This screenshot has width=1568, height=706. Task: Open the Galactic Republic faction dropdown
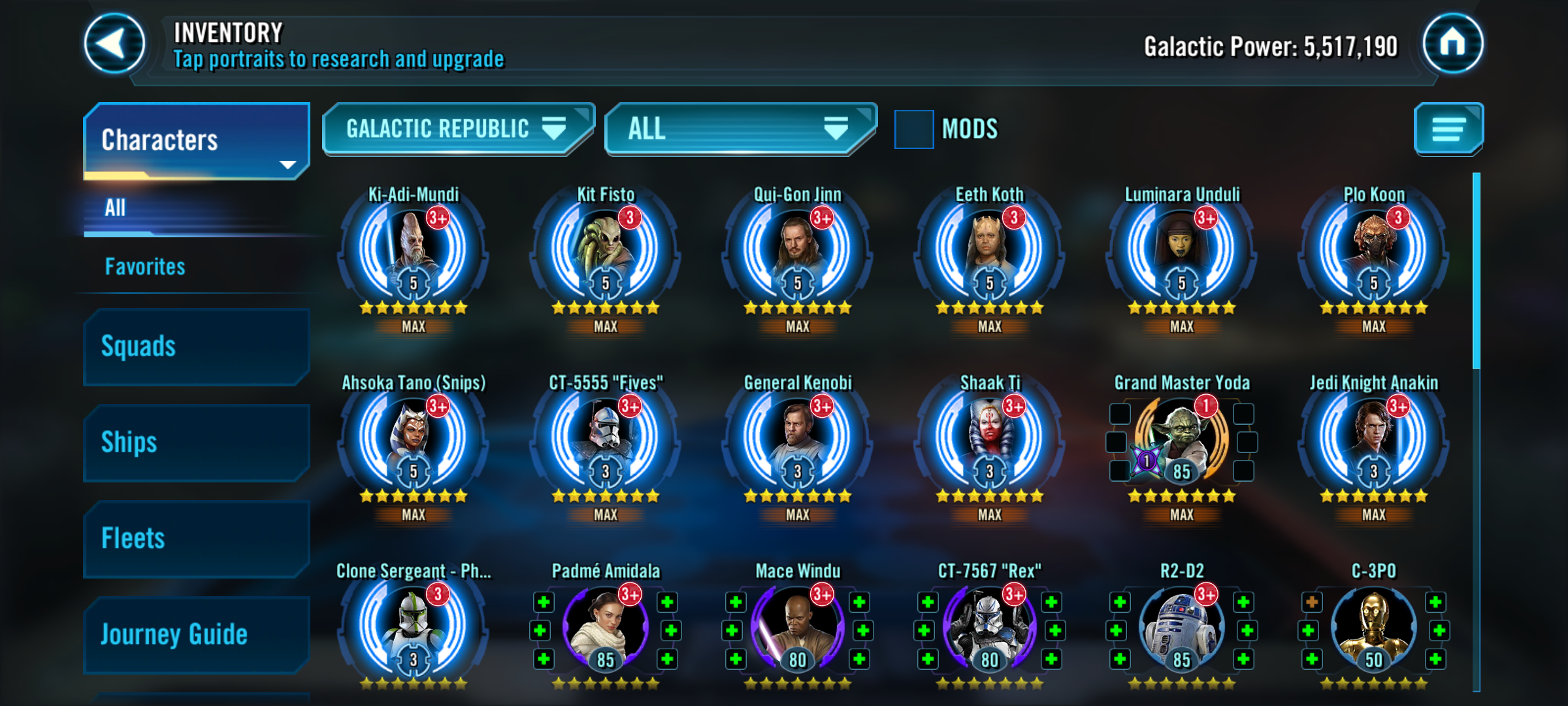tap(457, 129)
